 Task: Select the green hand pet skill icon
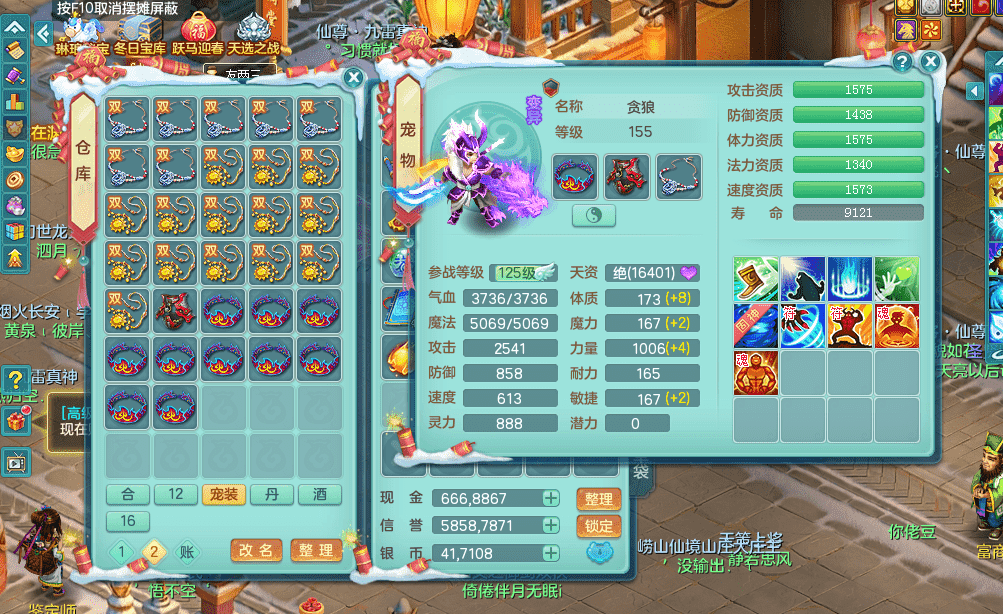pos(896,279)
